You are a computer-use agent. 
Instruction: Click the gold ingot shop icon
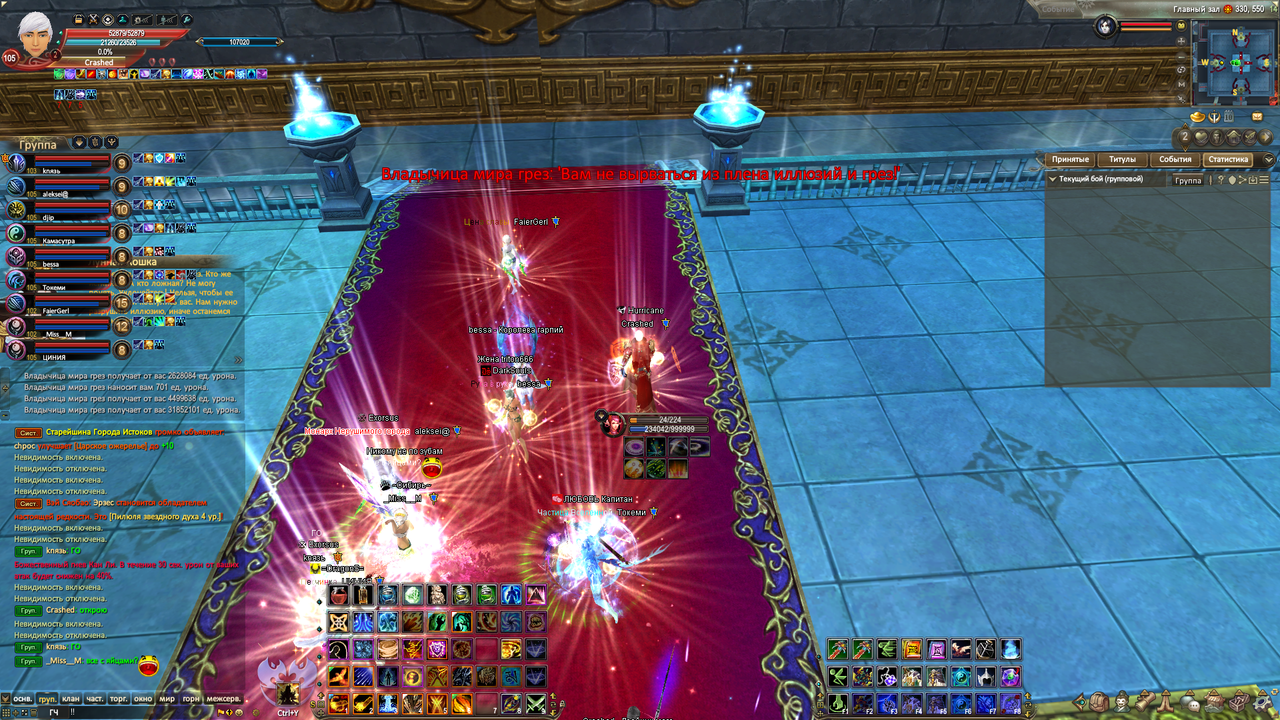[x=1195, y=117]
